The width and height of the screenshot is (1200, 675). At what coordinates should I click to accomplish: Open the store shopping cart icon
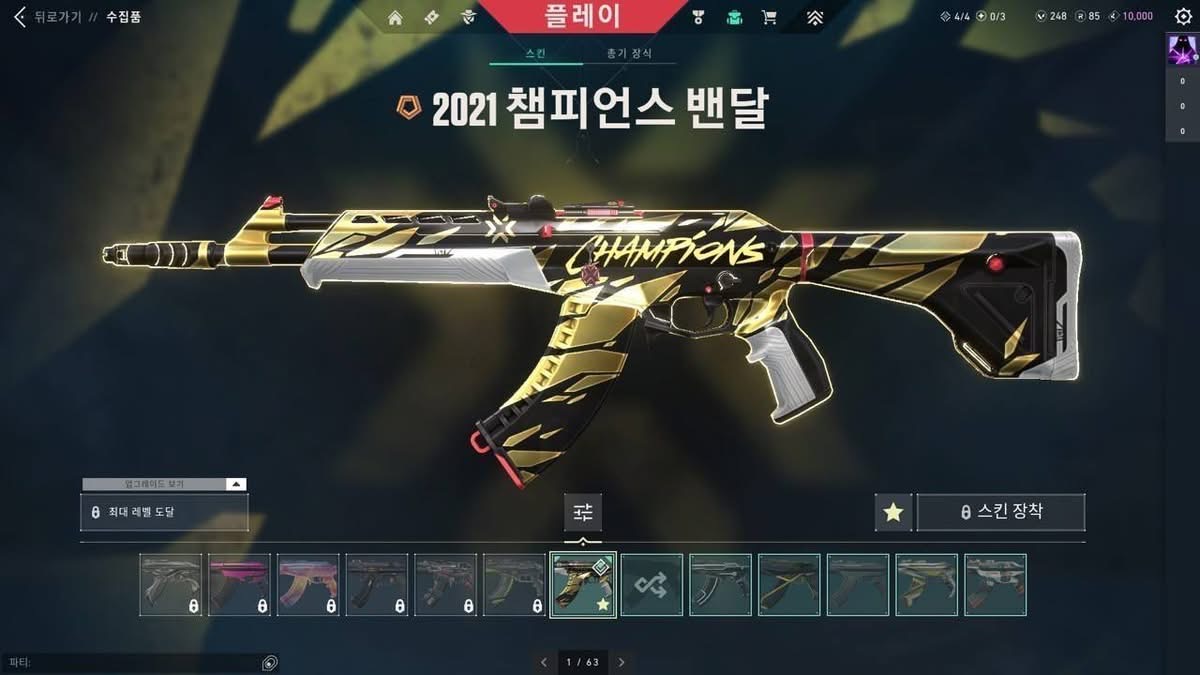(769, 17)
